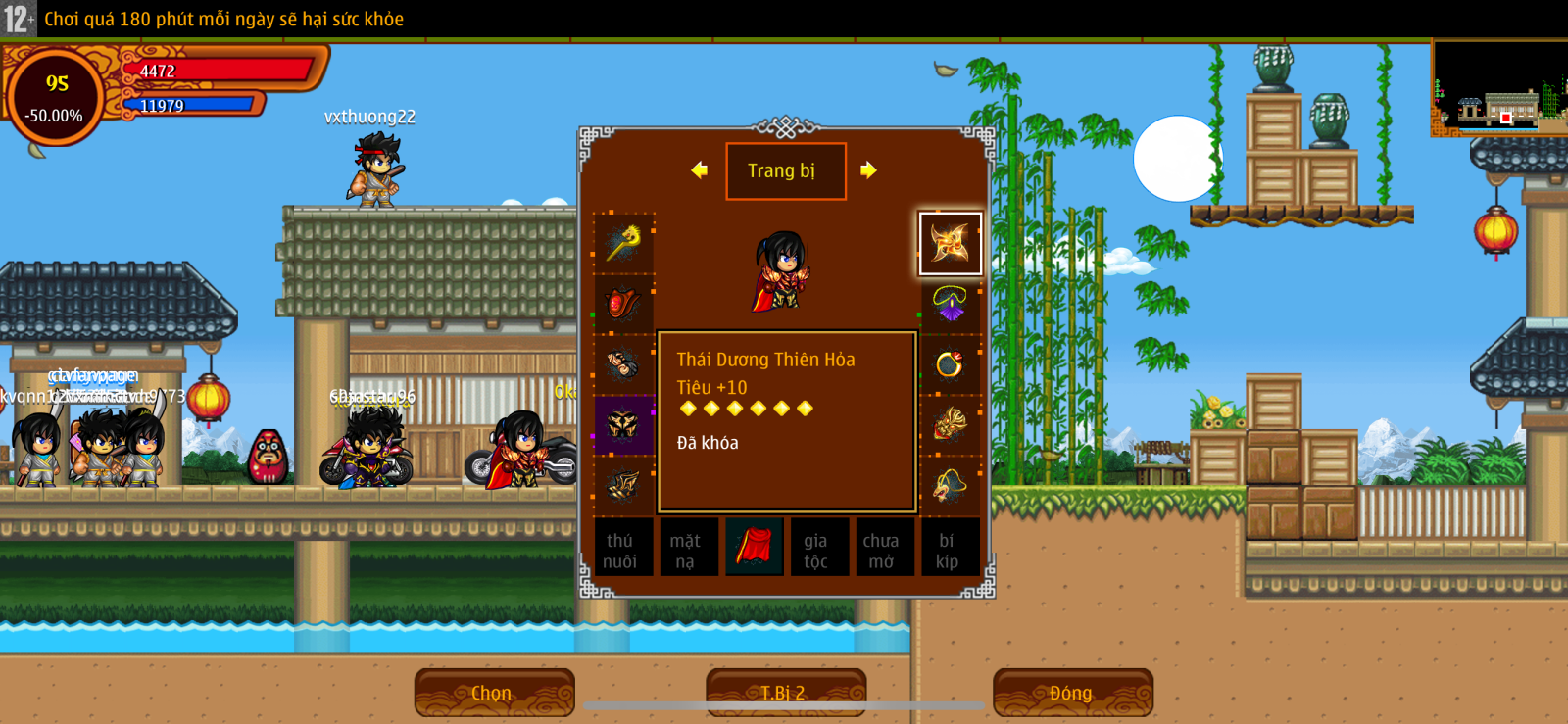Switch to T.Bị 2 equipment set

[x=785, y=693]
